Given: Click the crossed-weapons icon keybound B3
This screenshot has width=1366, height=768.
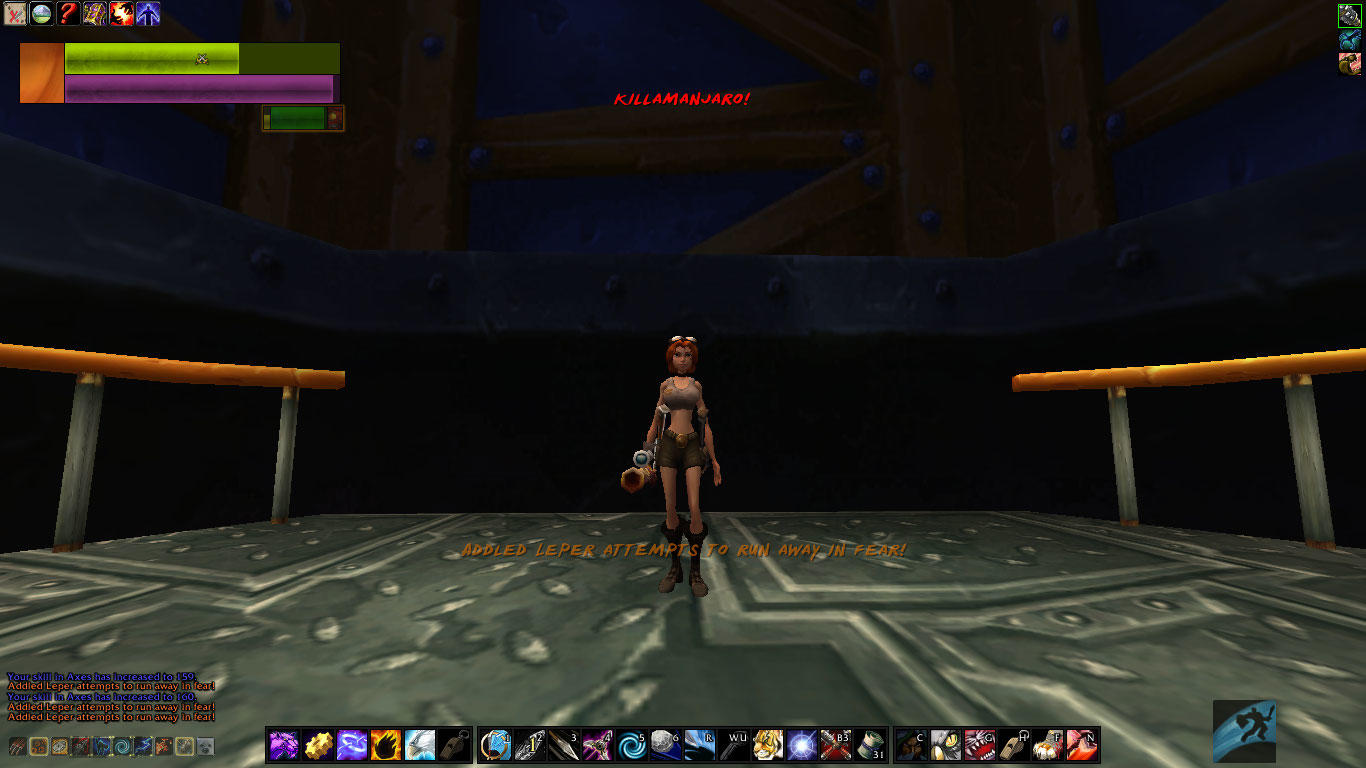Looking at the screenshot, I should [x=837, y=744].
